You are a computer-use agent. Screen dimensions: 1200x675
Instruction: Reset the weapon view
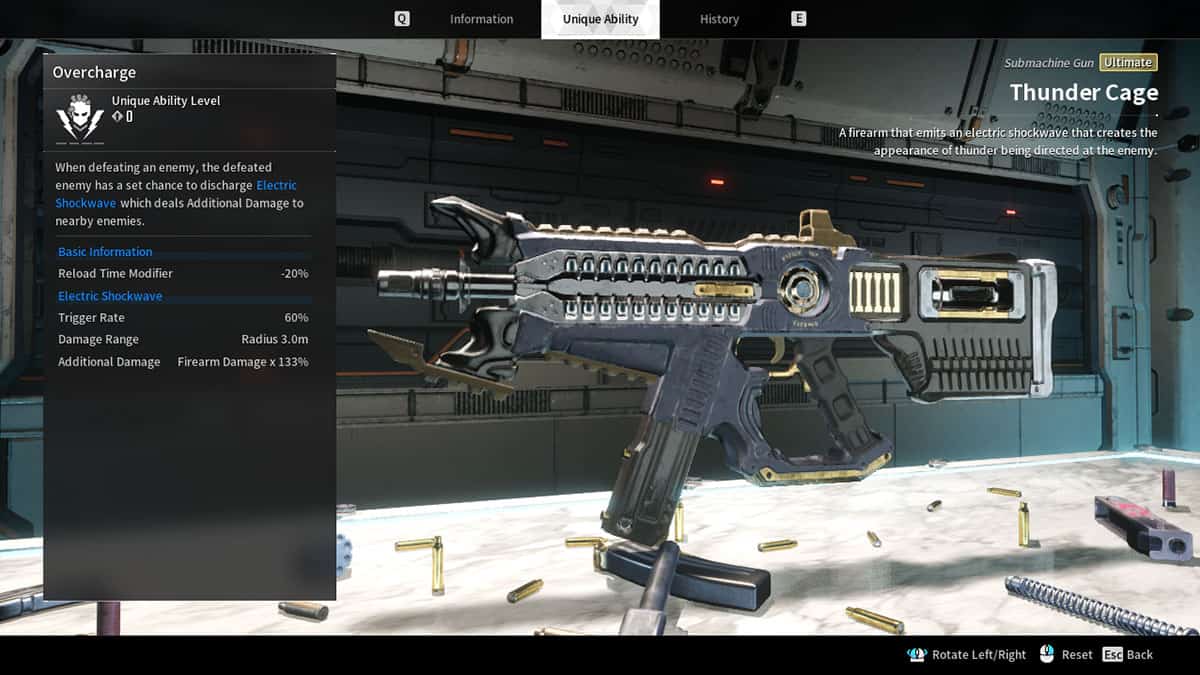[x=1066, y=654]
